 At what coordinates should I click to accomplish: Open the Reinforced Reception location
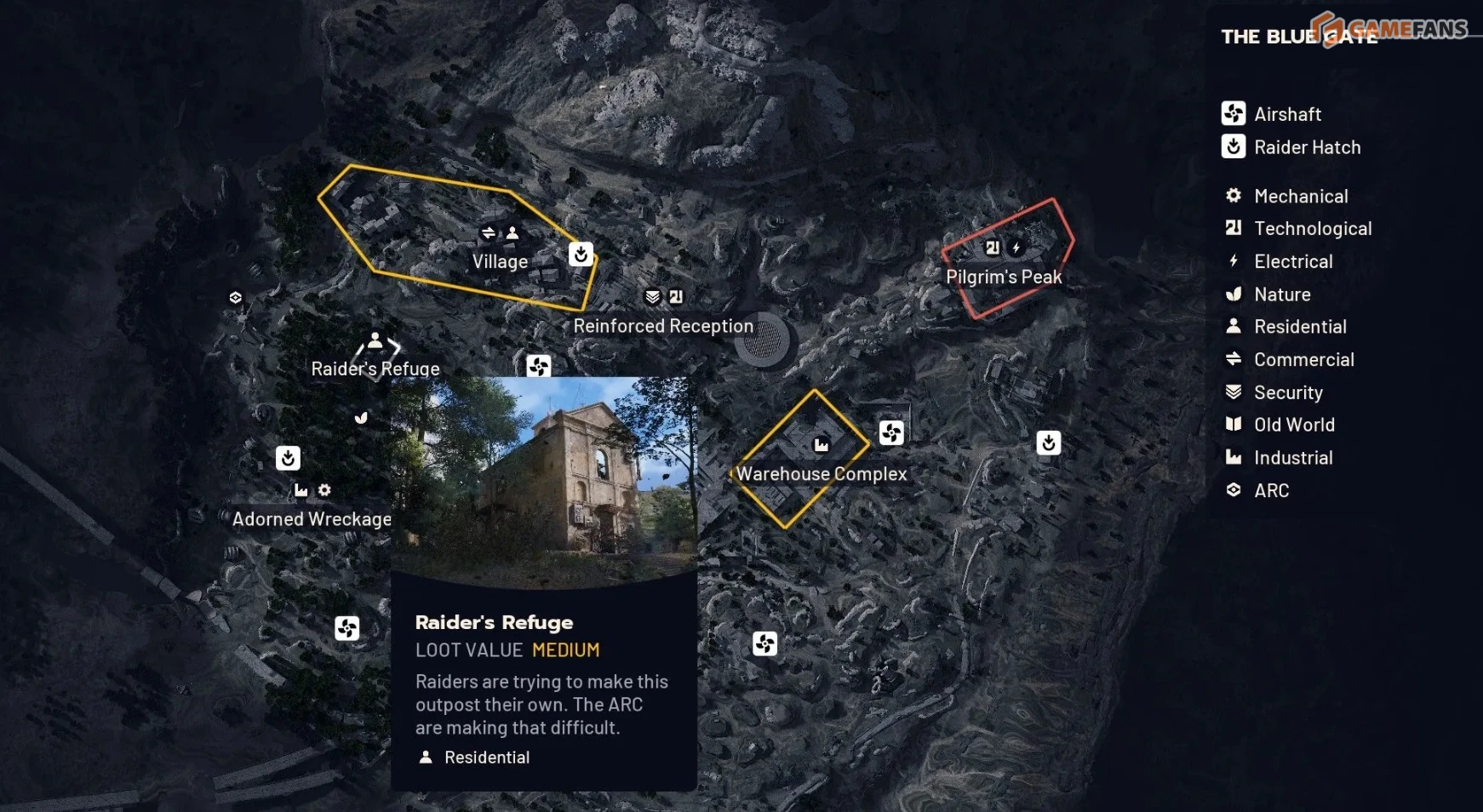pyautogui.click(x=663, y=326)
